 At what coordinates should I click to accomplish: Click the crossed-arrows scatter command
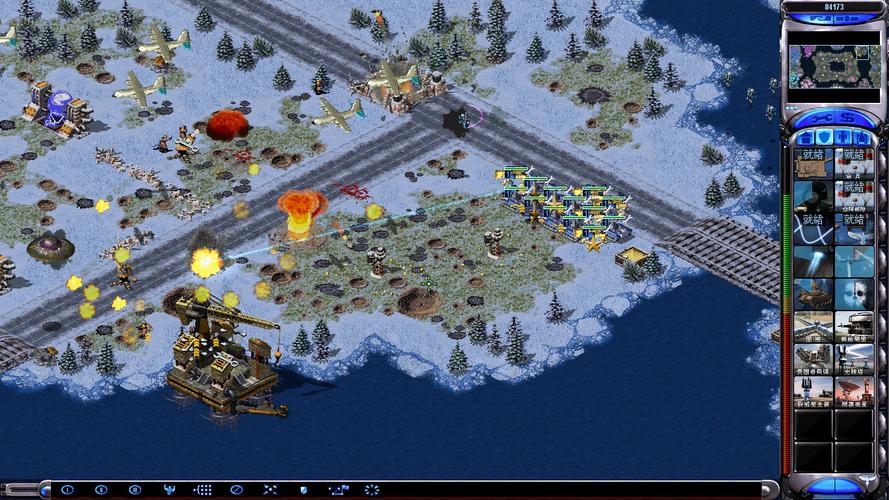270,490
